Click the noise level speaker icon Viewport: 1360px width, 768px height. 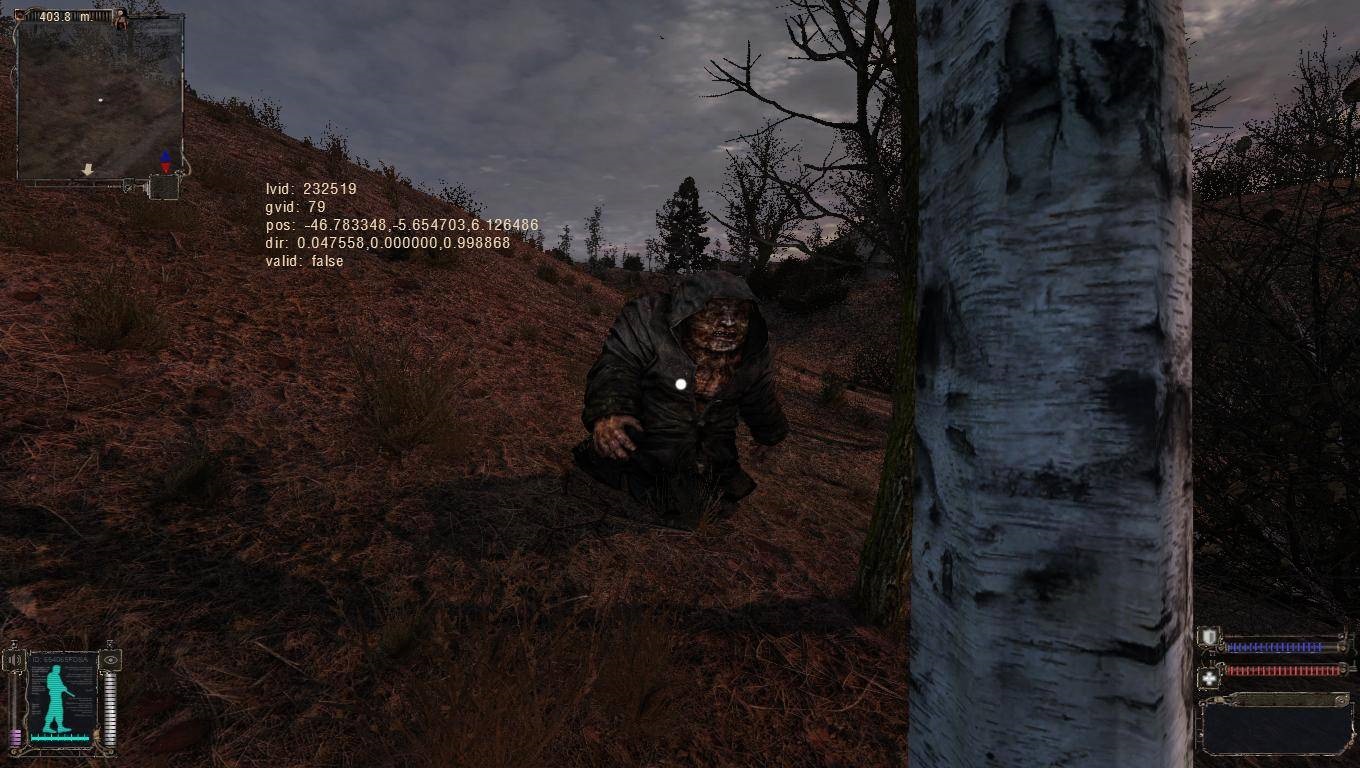[x=15, y=660]
